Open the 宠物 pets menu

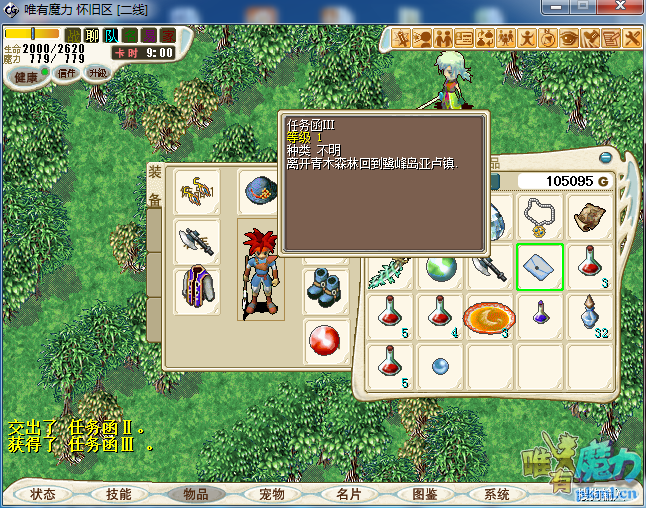click(x=272, y=494)
